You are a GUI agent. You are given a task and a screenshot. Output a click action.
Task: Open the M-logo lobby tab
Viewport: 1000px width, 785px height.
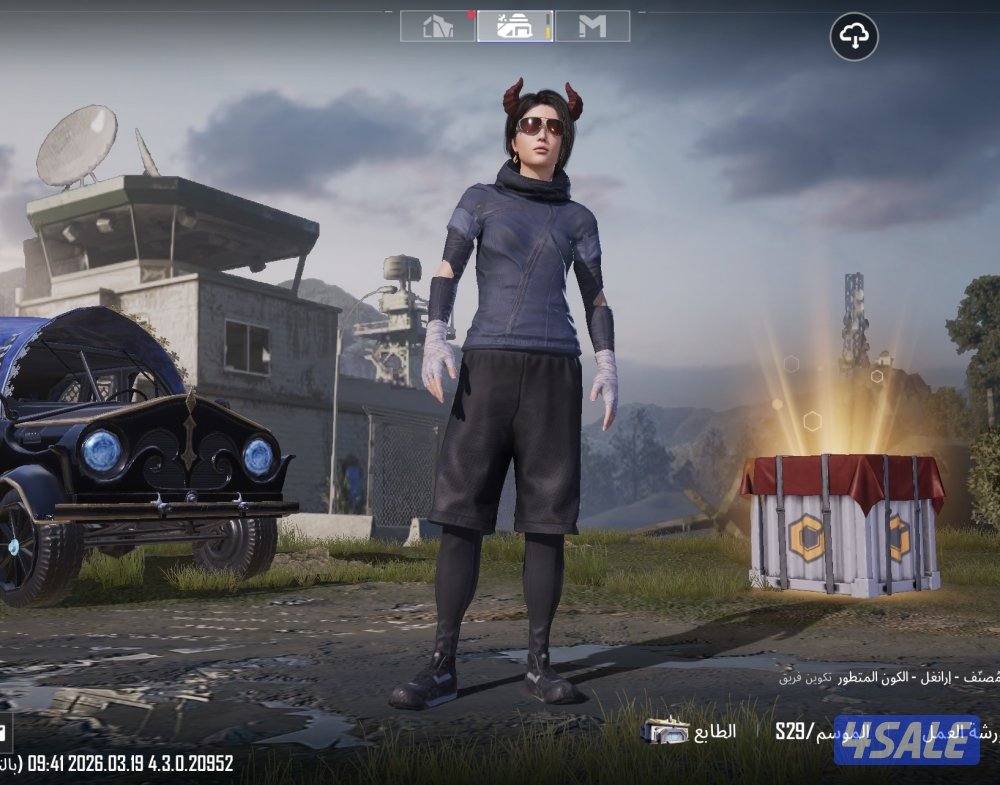(x=592, y=26)
